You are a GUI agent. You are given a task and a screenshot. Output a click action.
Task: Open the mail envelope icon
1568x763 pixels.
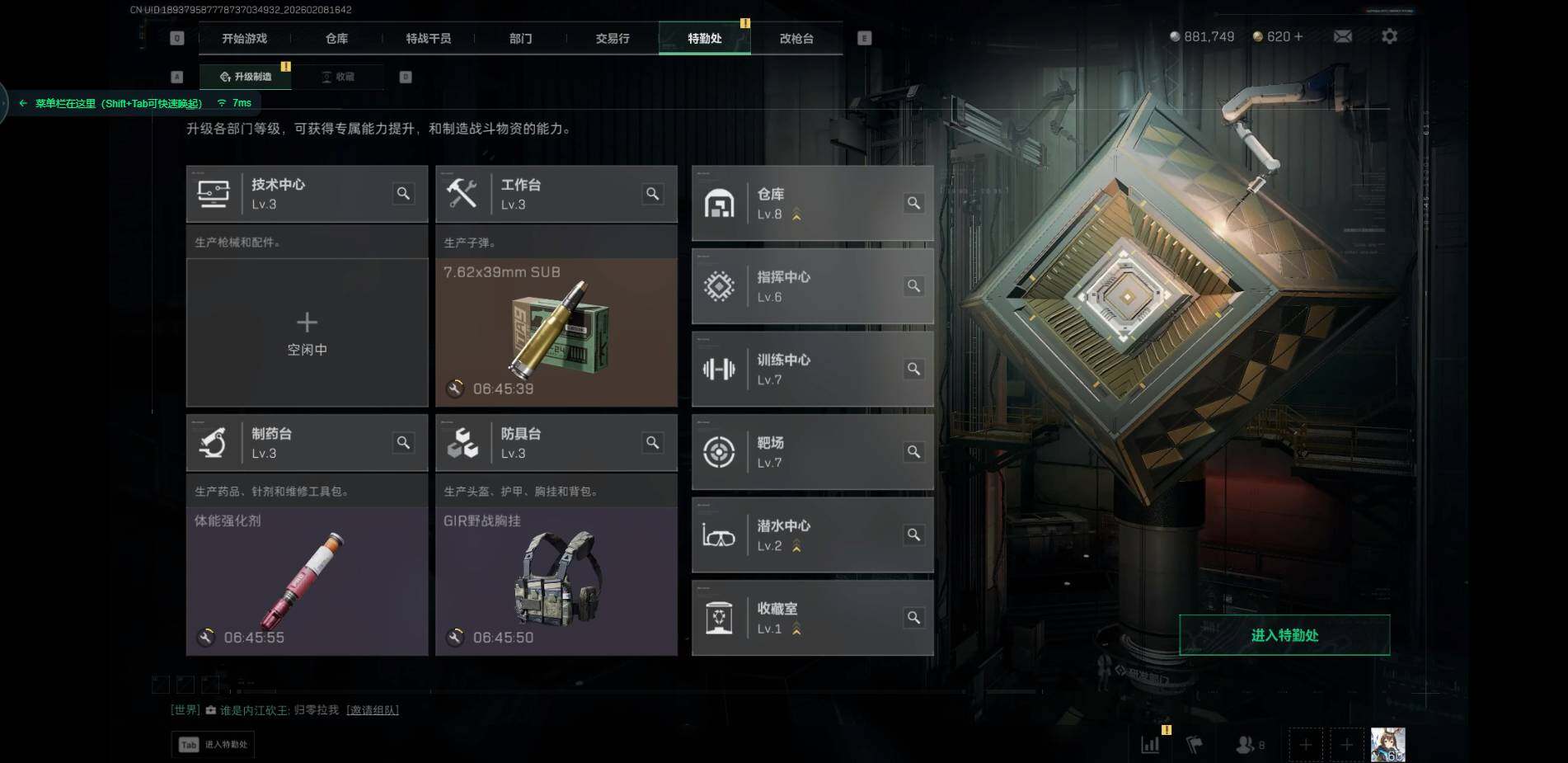[1342, 36]
